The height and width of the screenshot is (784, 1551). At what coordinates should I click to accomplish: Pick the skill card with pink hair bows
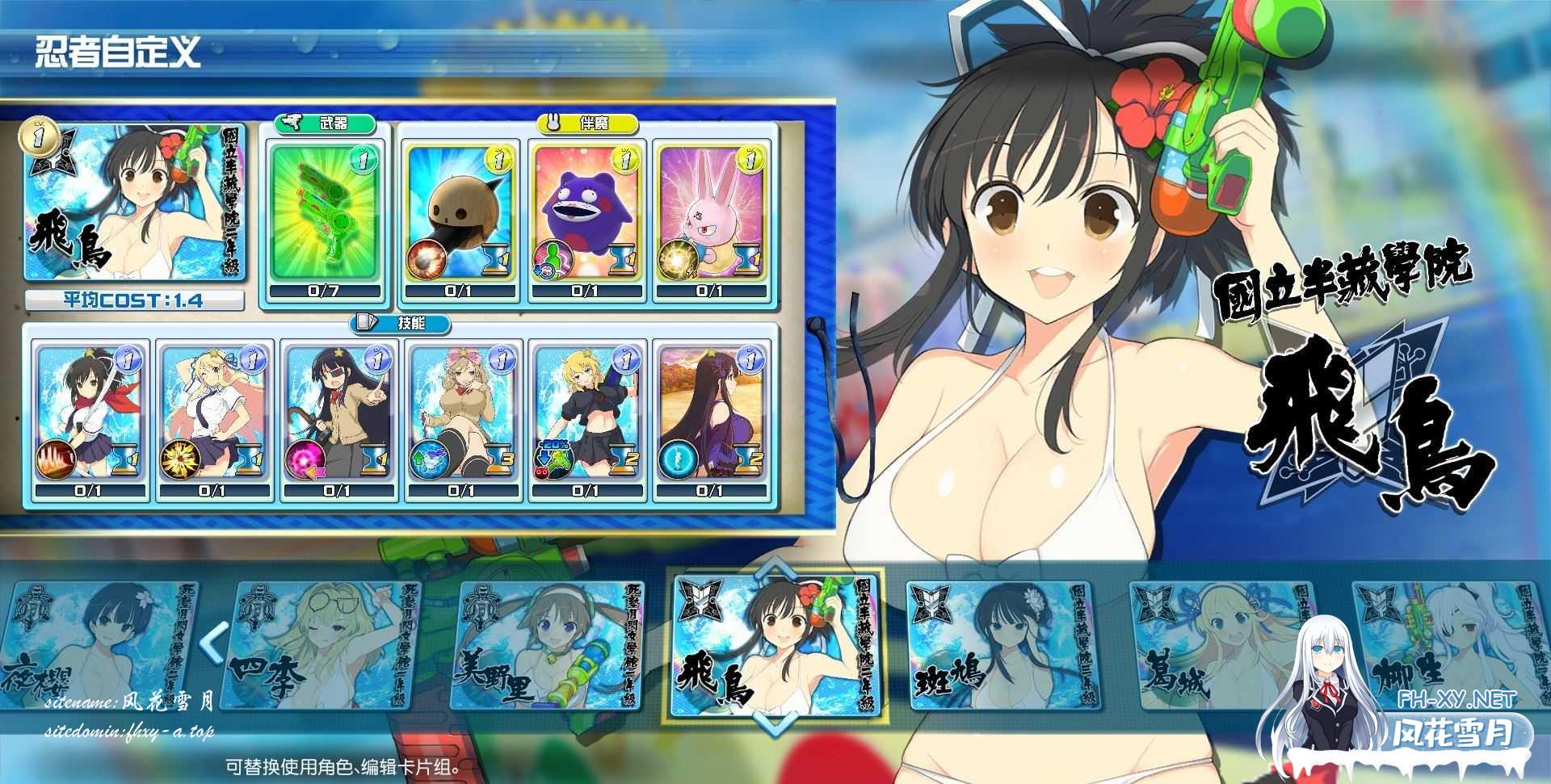pyautogui.click(x=463, y=416)
